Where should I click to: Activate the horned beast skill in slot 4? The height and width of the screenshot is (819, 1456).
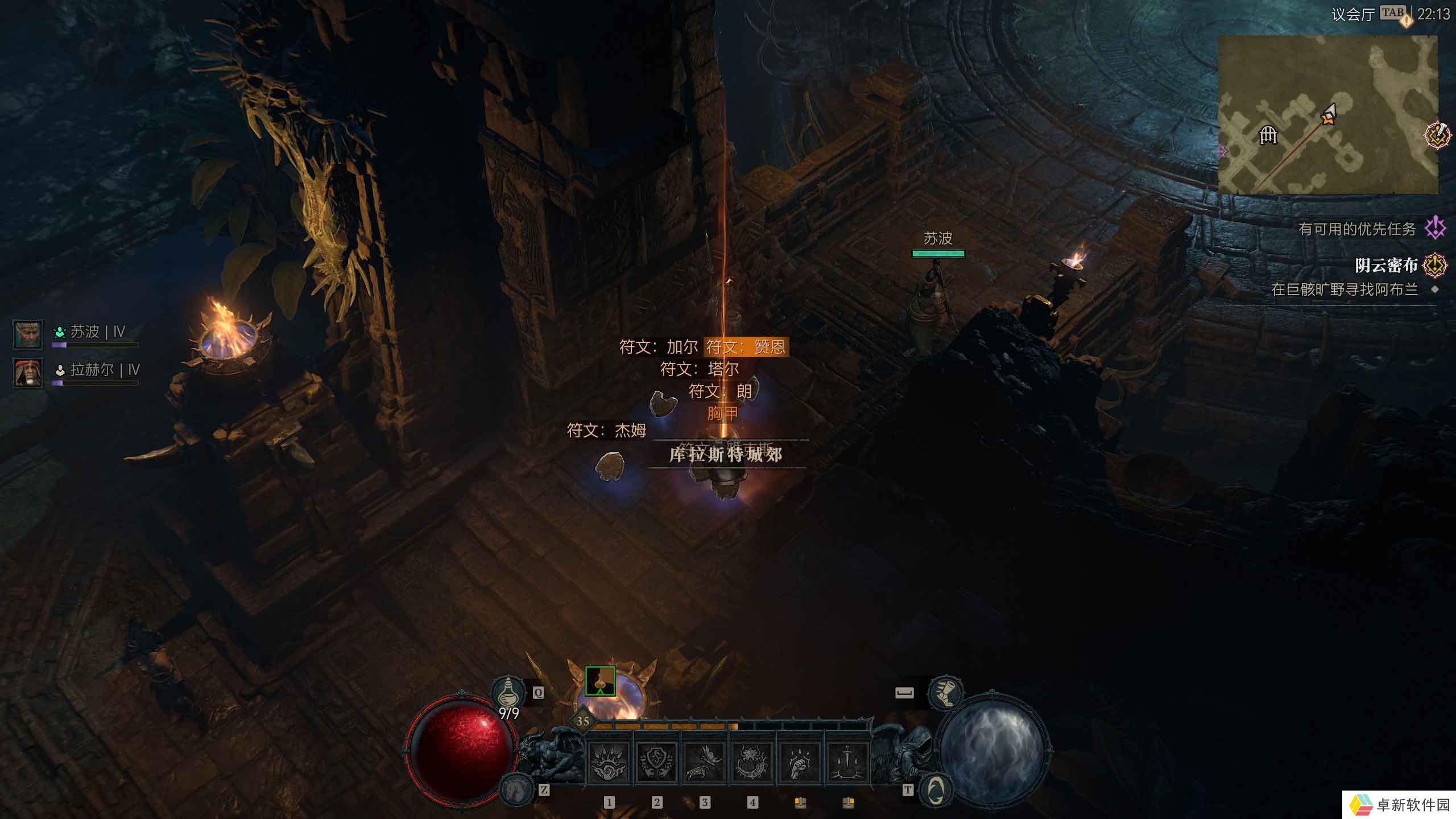click(x=752, y=762)
